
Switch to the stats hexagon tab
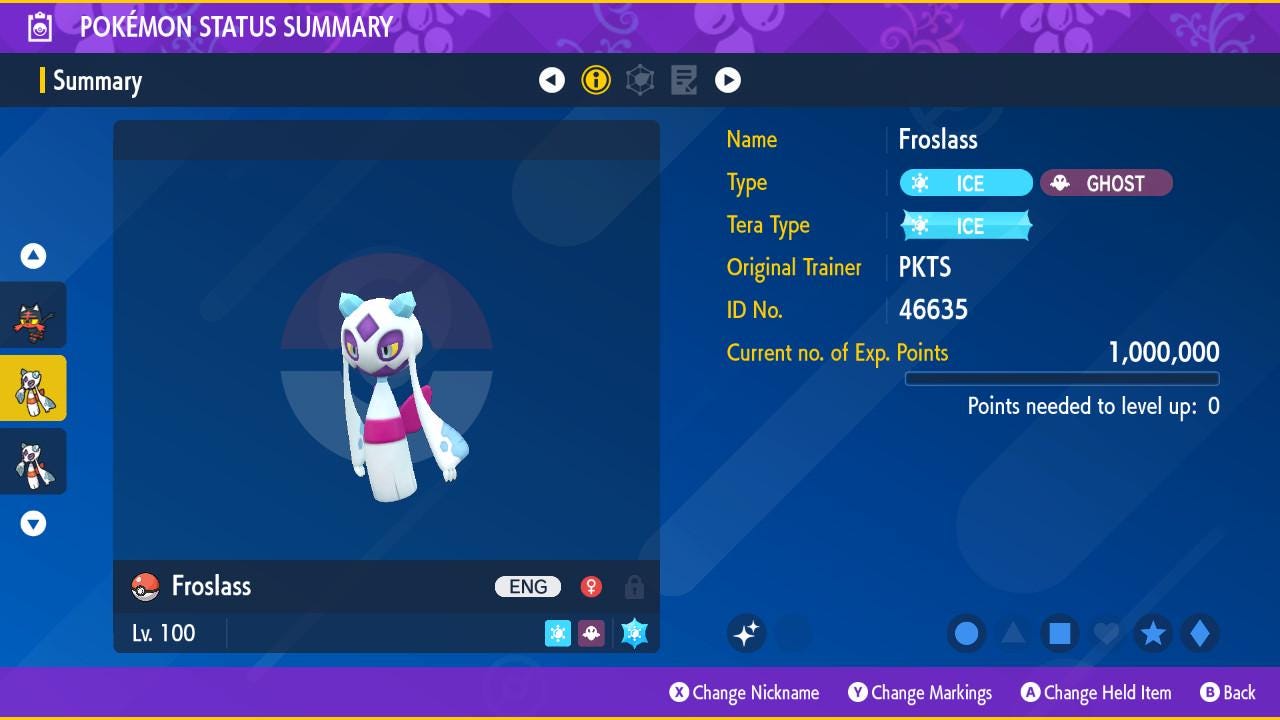(640, 80)
